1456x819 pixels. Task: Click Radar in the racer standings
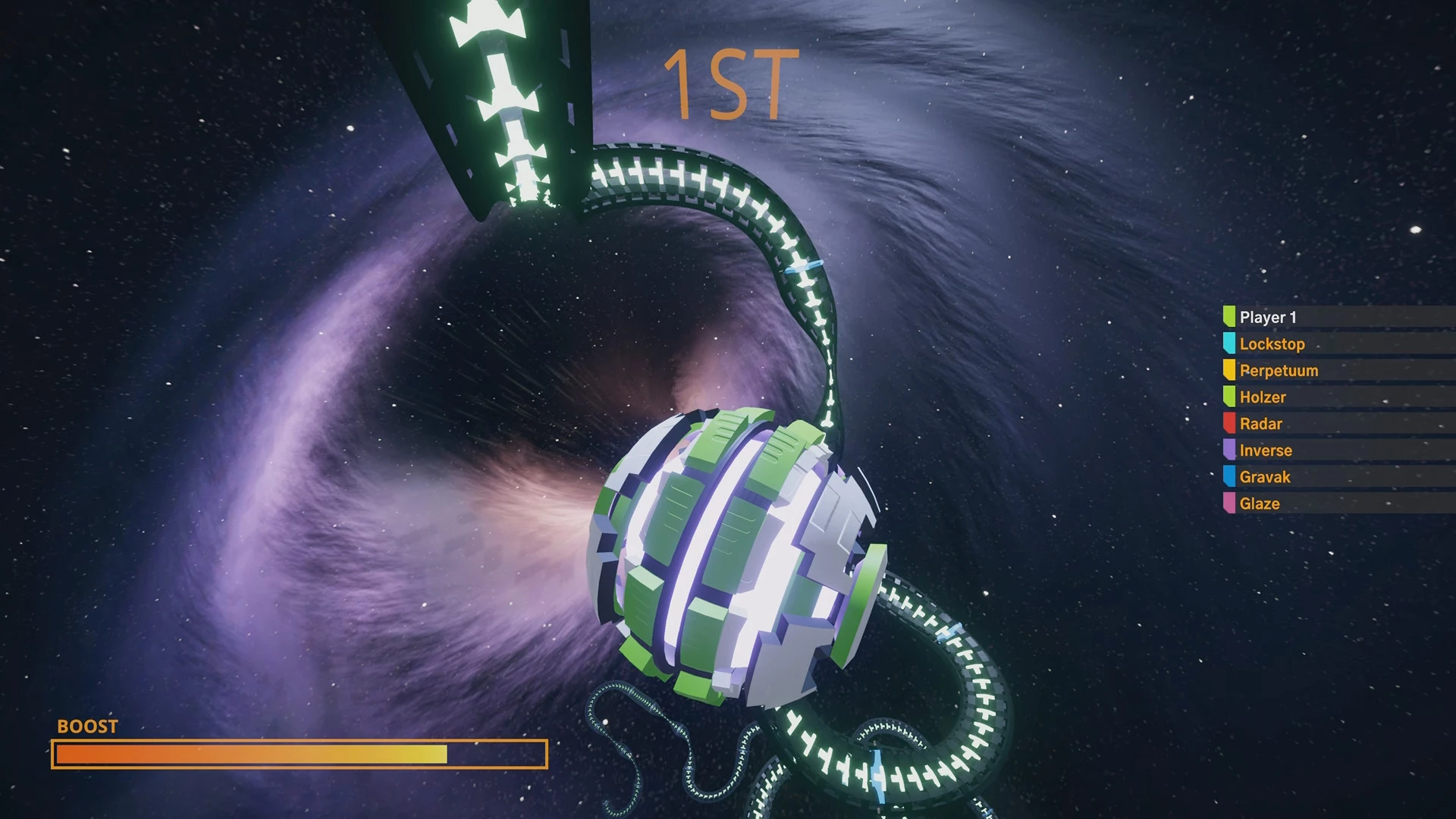coord(1260,423)
